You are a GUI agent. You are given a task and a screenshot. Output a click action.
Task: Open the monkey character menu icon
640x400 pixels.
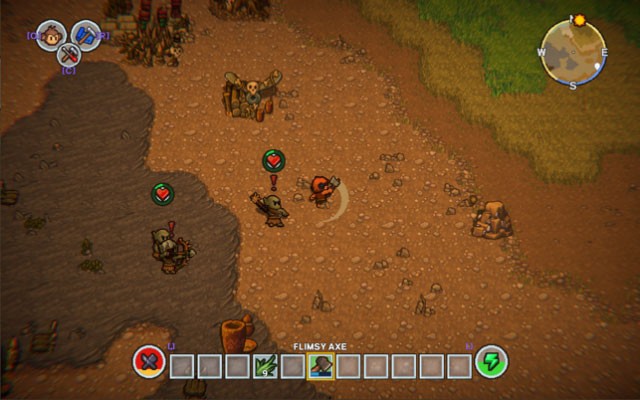(52, 35)
